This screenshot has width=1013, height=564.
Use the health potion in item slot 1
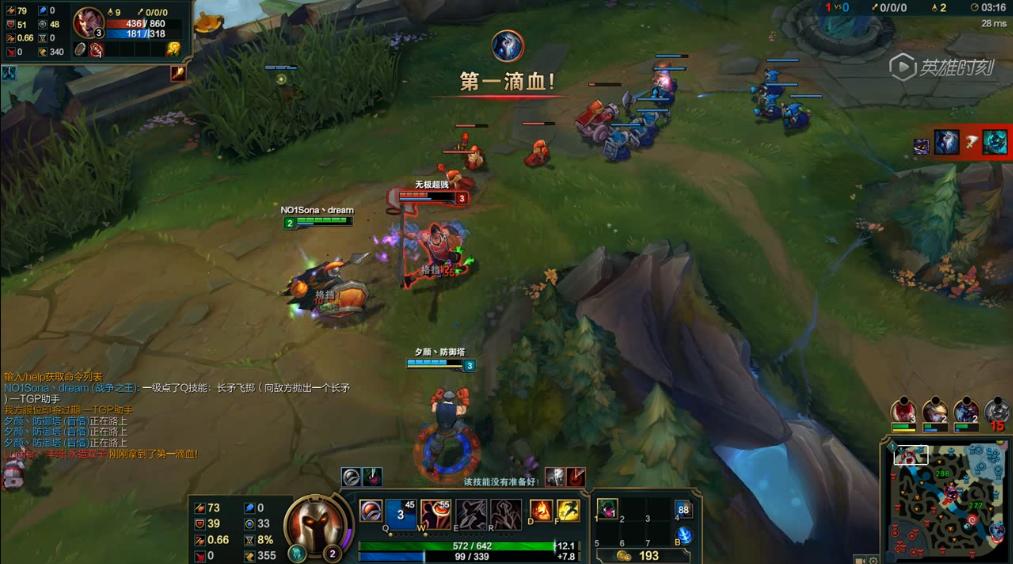coord(607,508)
